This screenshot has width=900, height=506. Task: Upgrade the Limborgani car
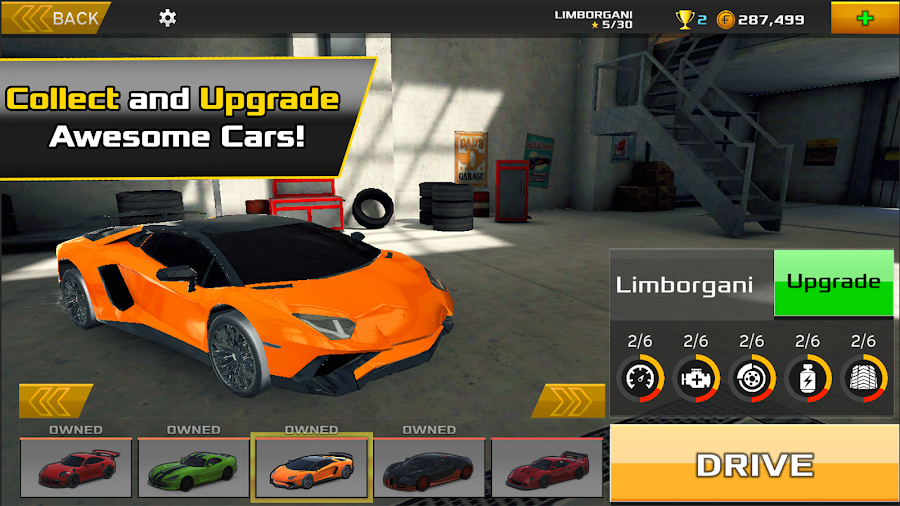click(833, 283)
